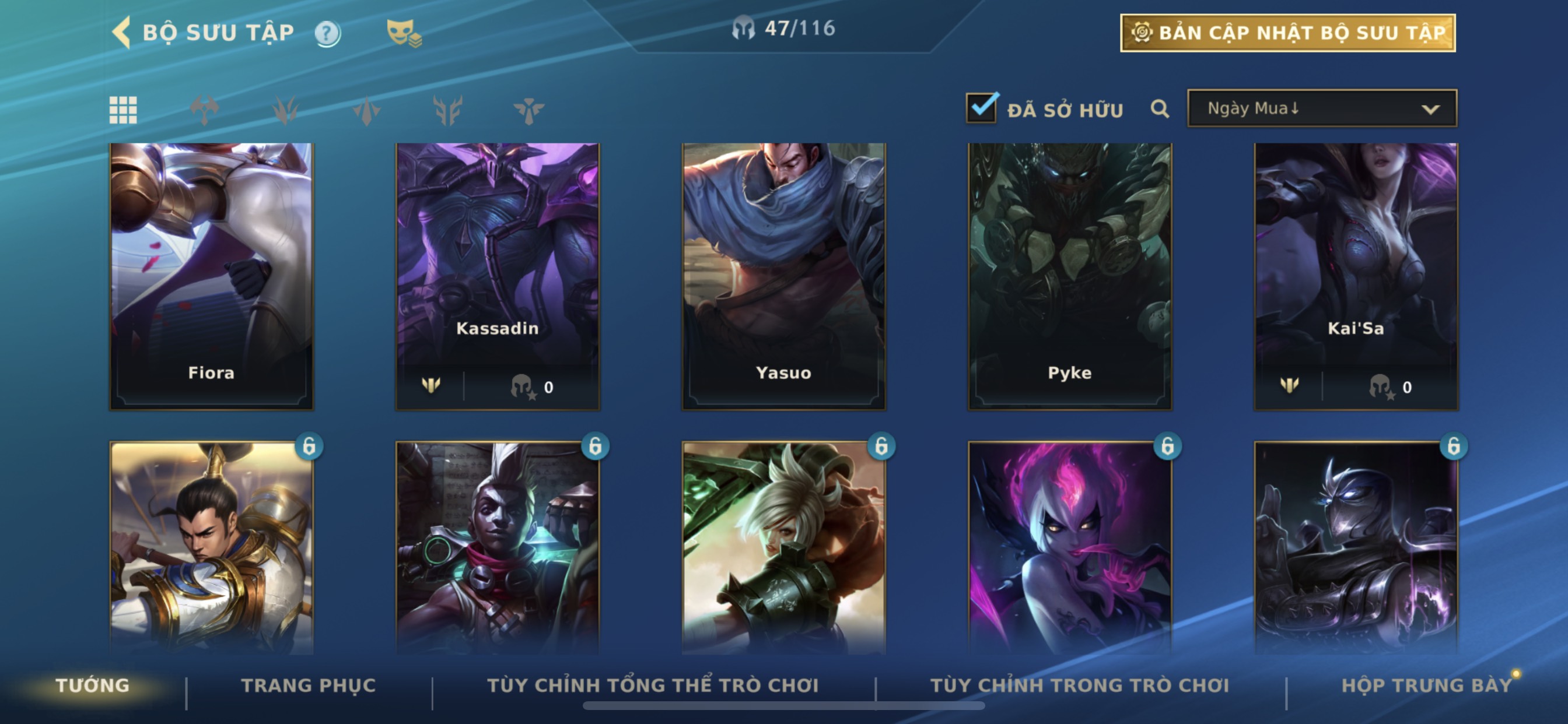Choose the Kassadin champion card
This screenshot has height=724, width=1568.
(498, 276)
